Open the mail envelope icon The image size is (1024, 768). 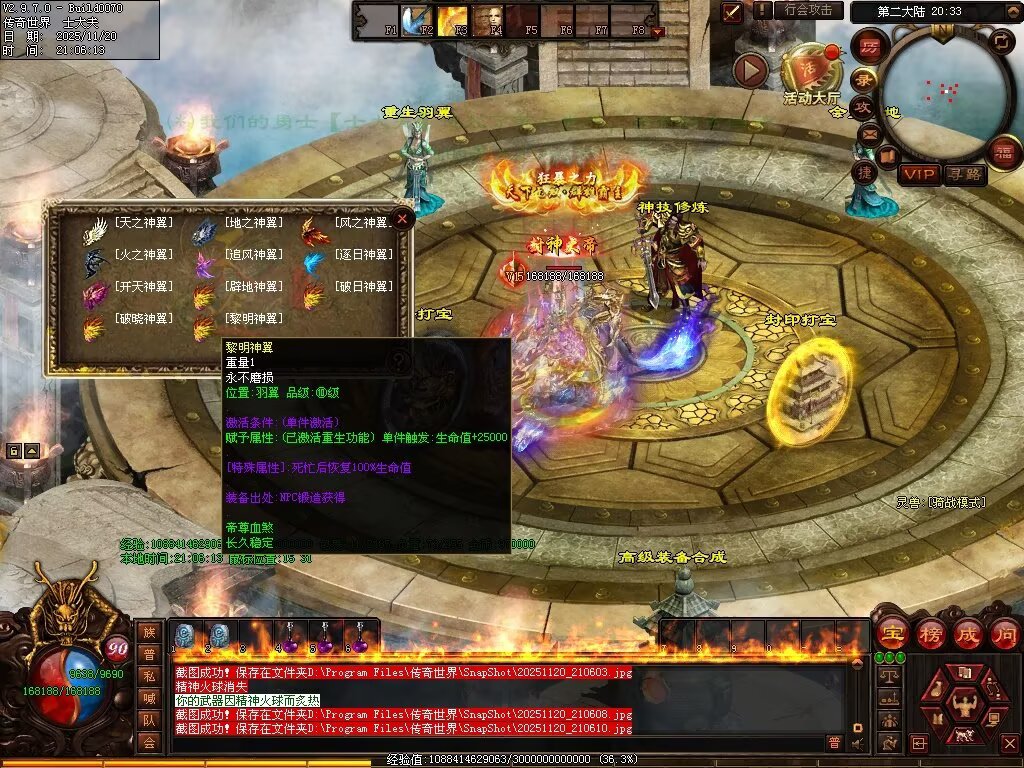click(868, 133)
